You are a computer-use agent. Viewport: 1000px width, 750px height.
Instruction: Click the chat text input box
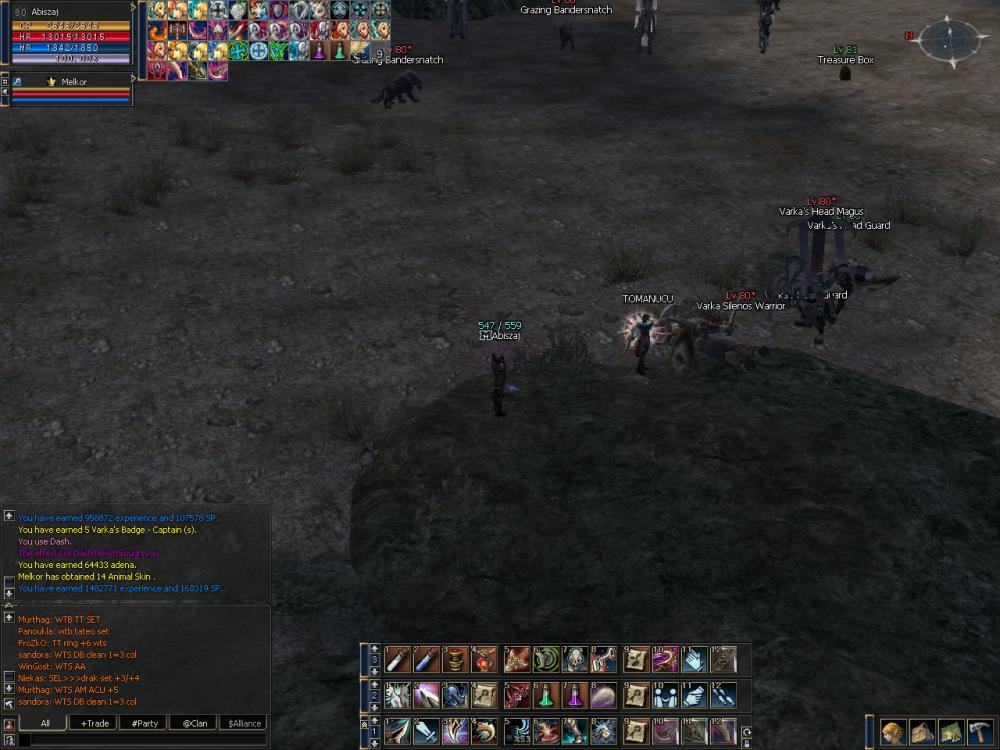pyautogui.click(x=140, y=740)
